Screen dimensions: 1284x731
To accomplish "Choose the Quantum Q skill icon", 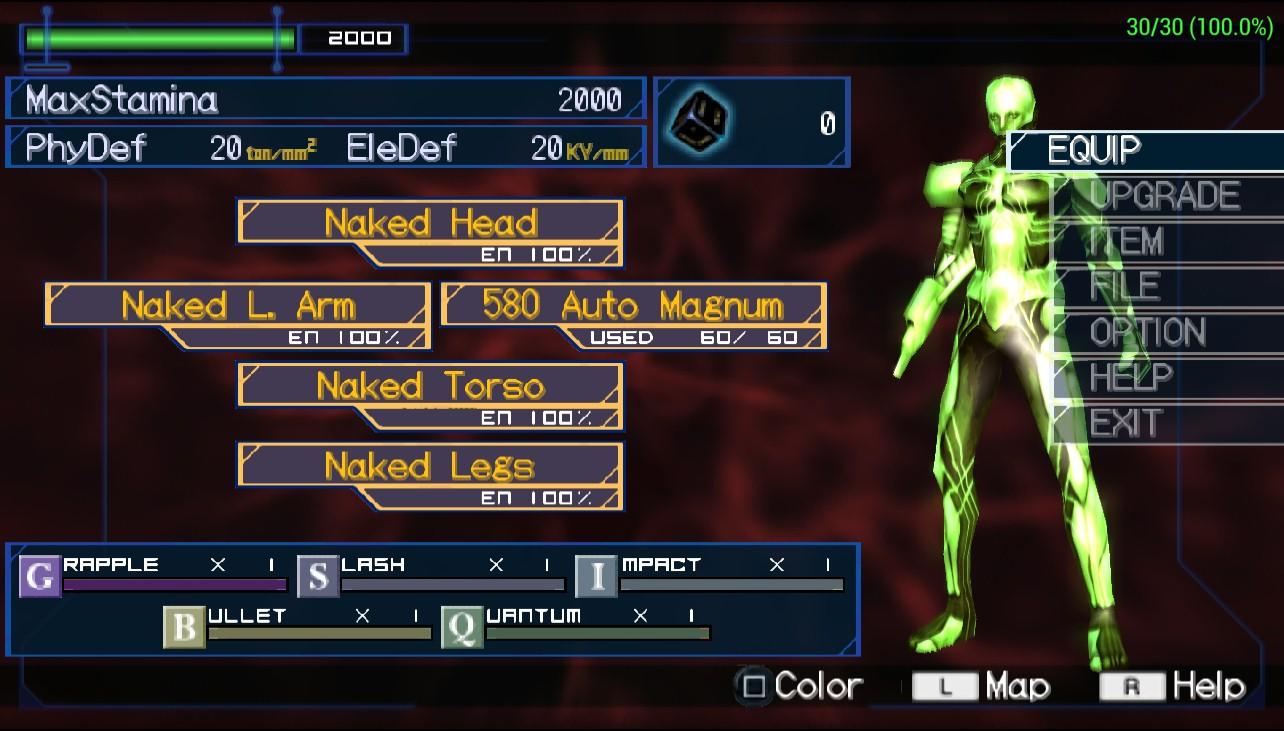I will (462, 628).
